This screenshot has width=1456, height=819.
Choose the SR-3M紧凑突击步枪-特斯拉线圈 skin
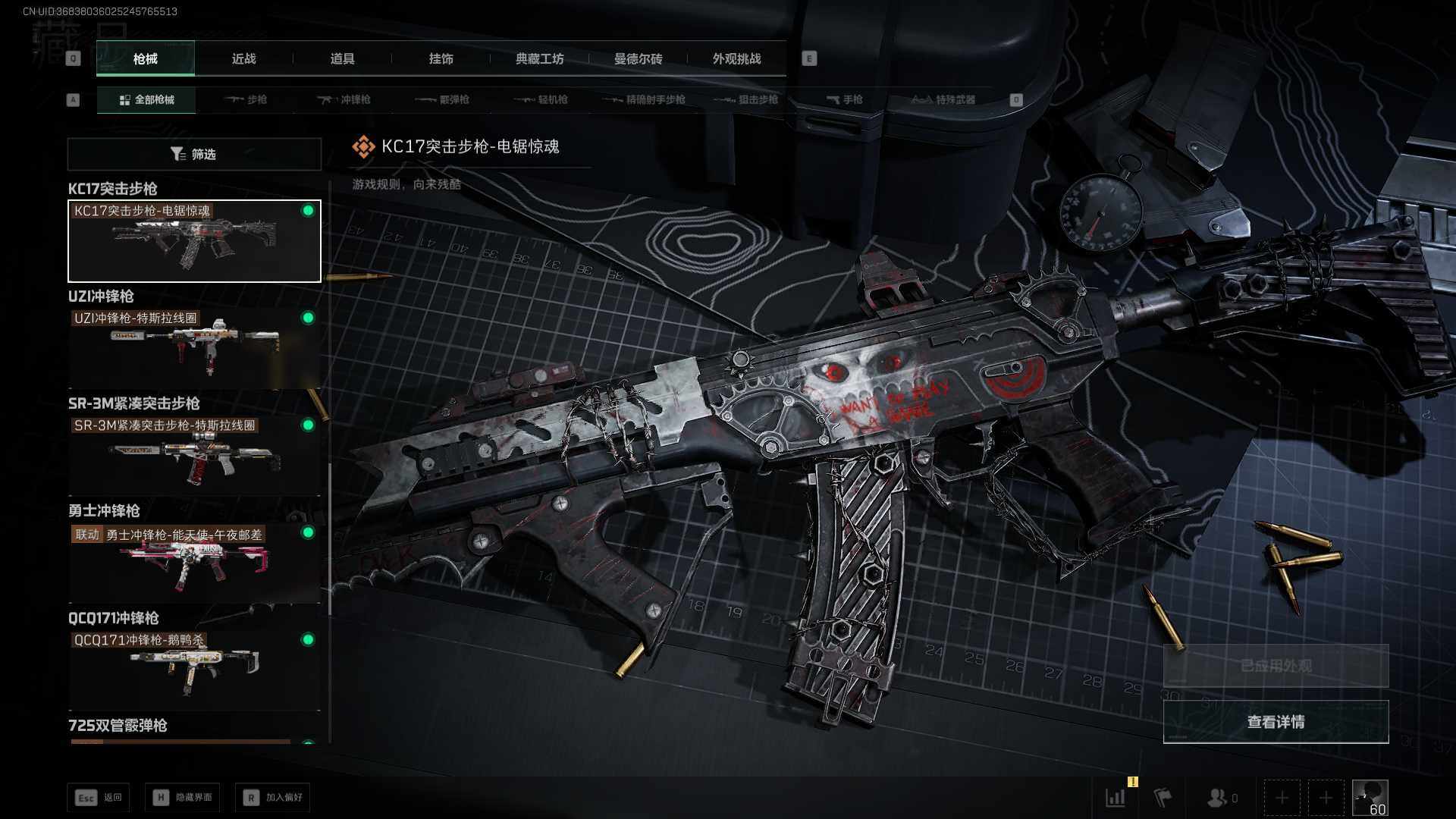(x=194, y=455)
